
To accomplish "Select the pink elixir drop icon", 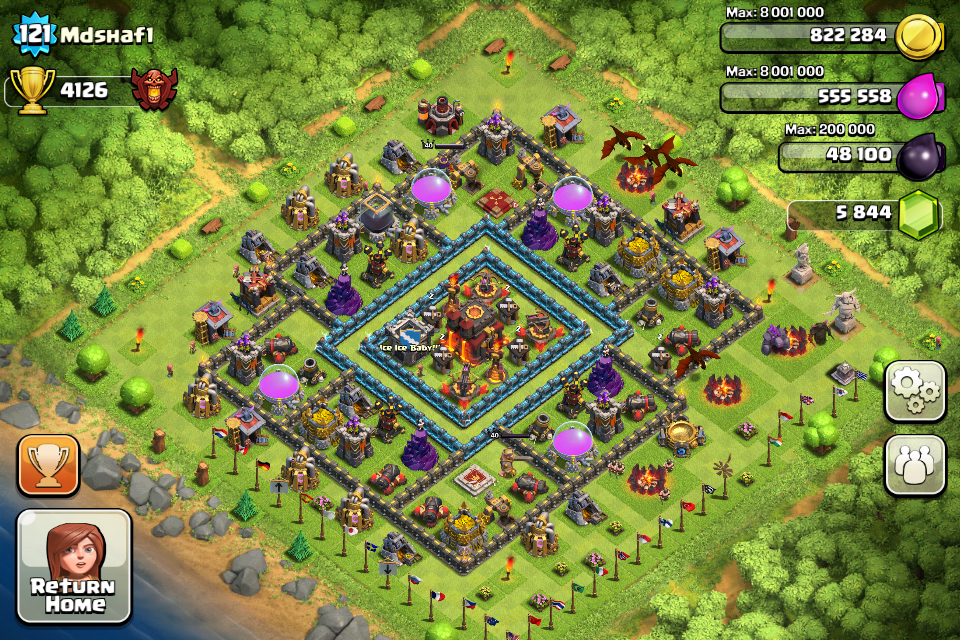I will (x=918, y=97).
